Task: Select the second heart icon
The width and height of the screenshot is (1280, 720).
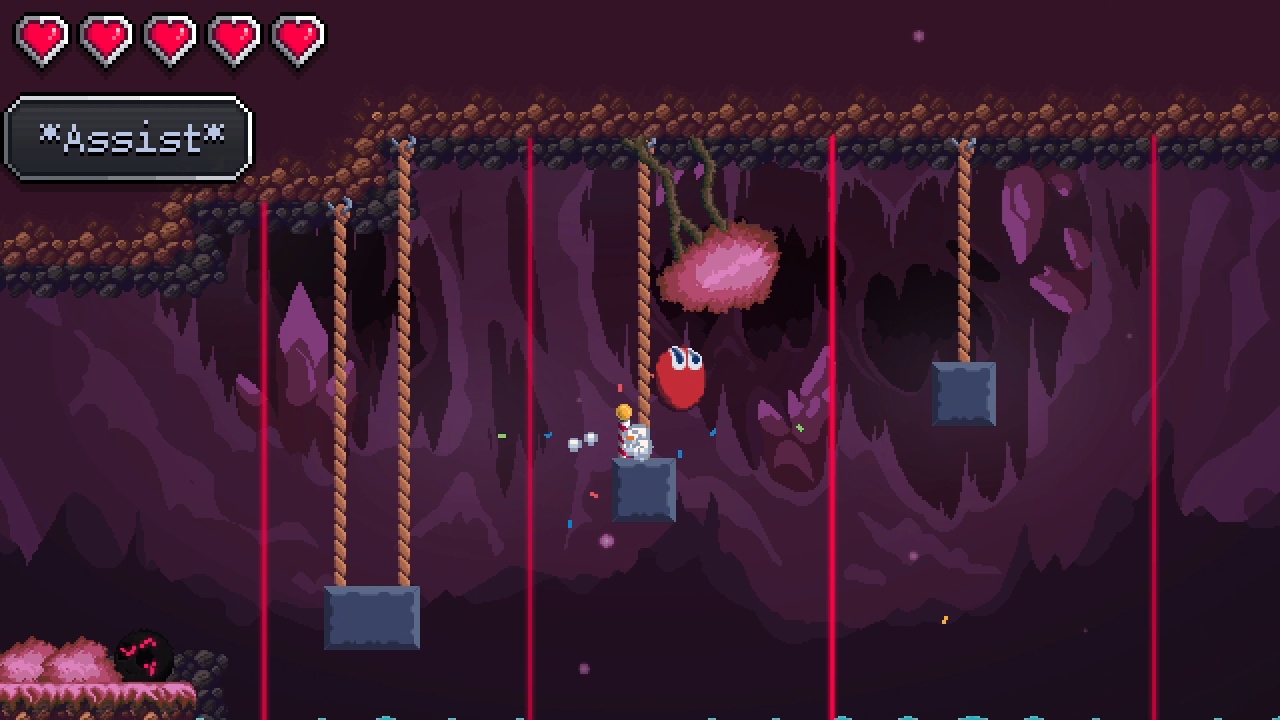Action: pos(107,37)
